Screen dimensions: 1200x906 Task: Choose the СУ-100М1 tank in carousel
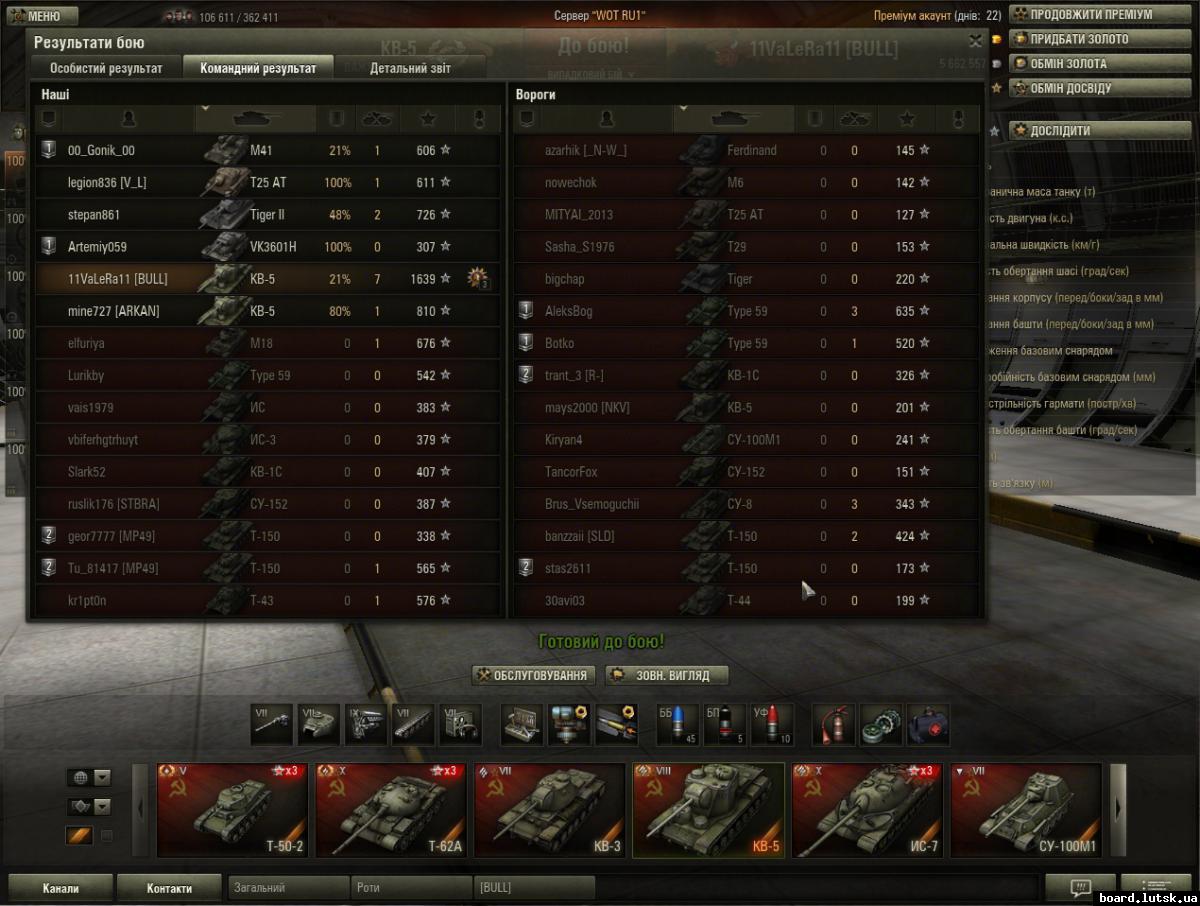pos(1025,810)
